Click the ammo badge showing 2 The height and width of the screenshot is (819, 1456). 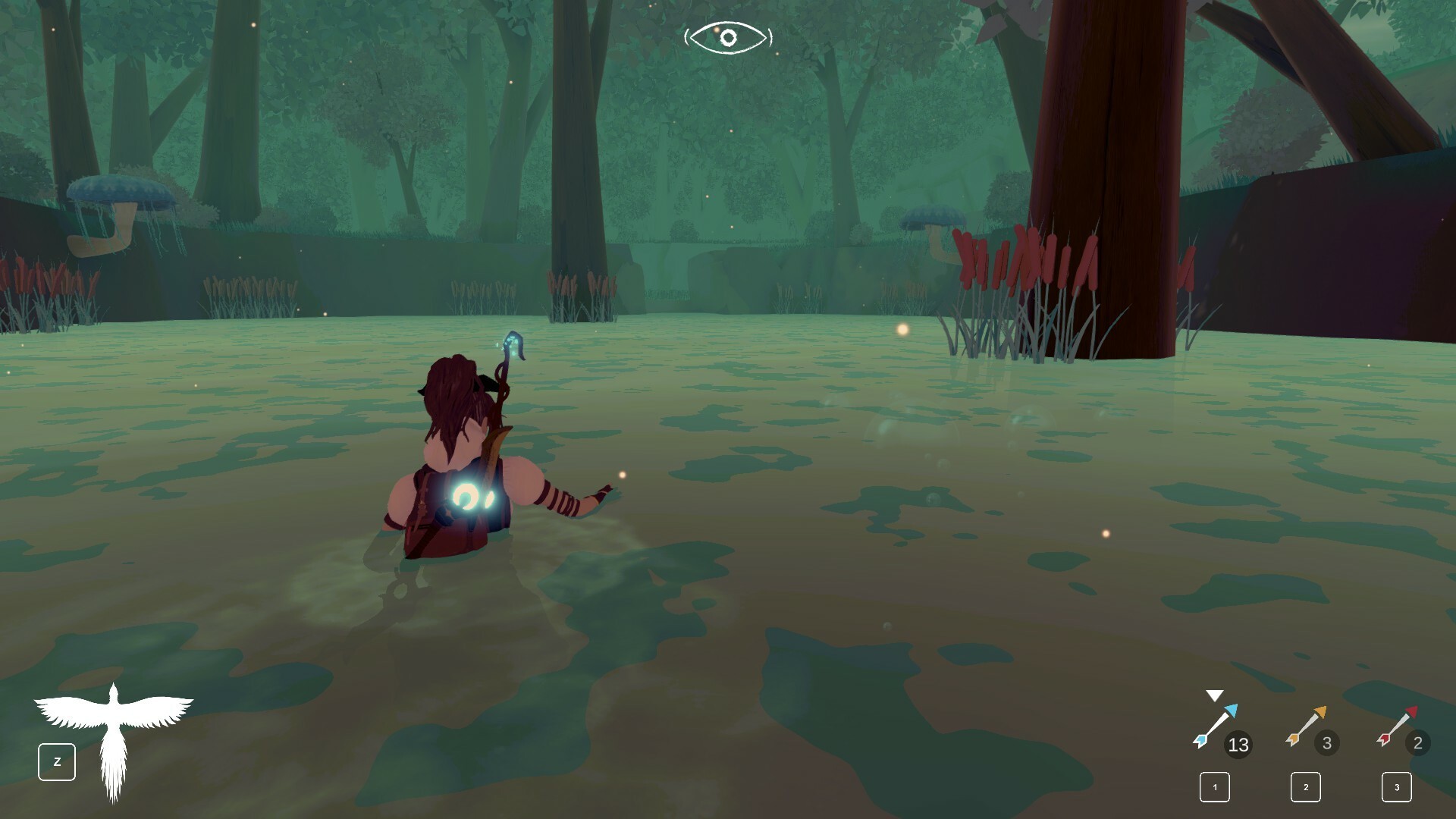1417,745
